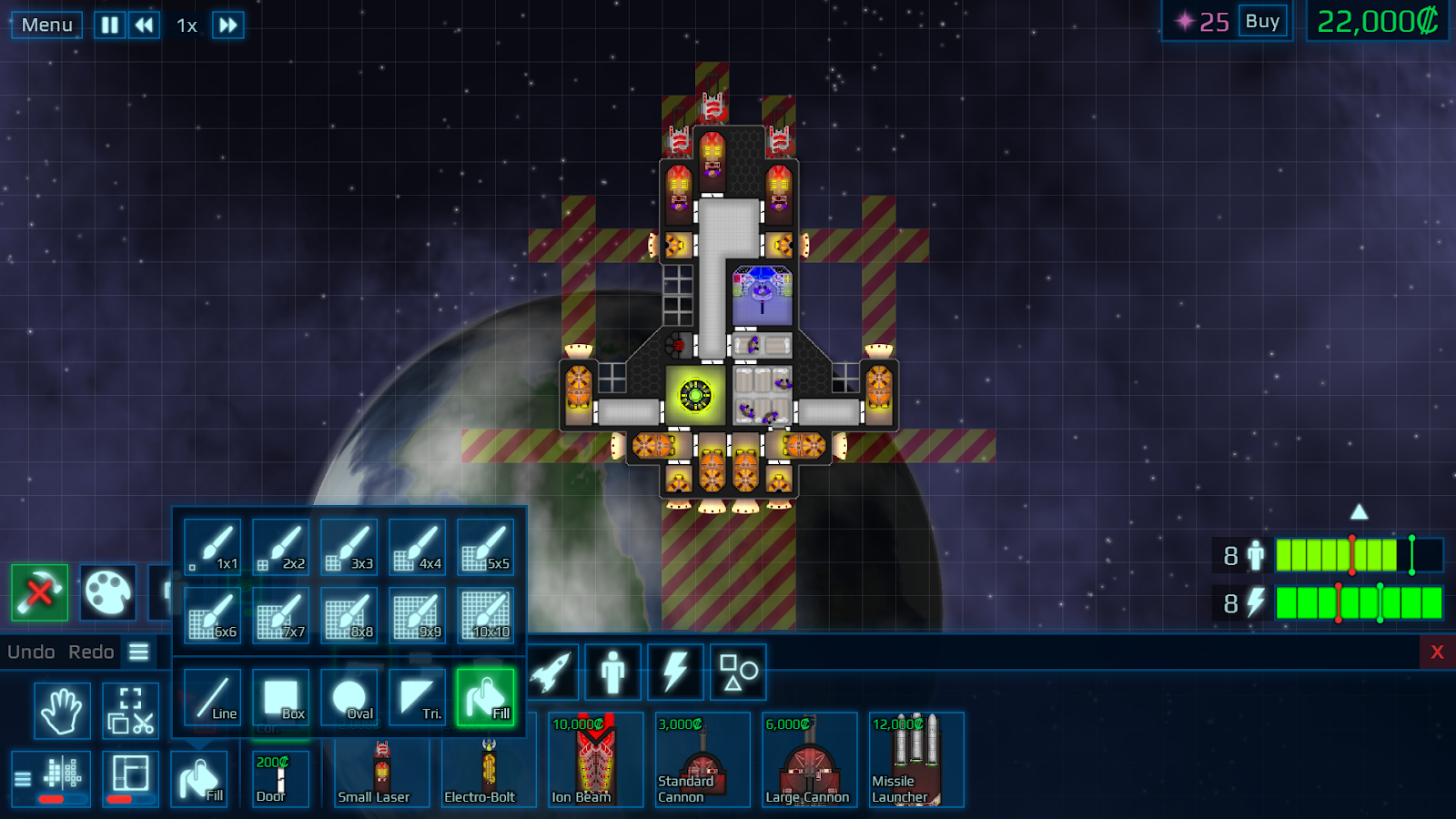Select the build hammer tool

(x=41, y=593)
